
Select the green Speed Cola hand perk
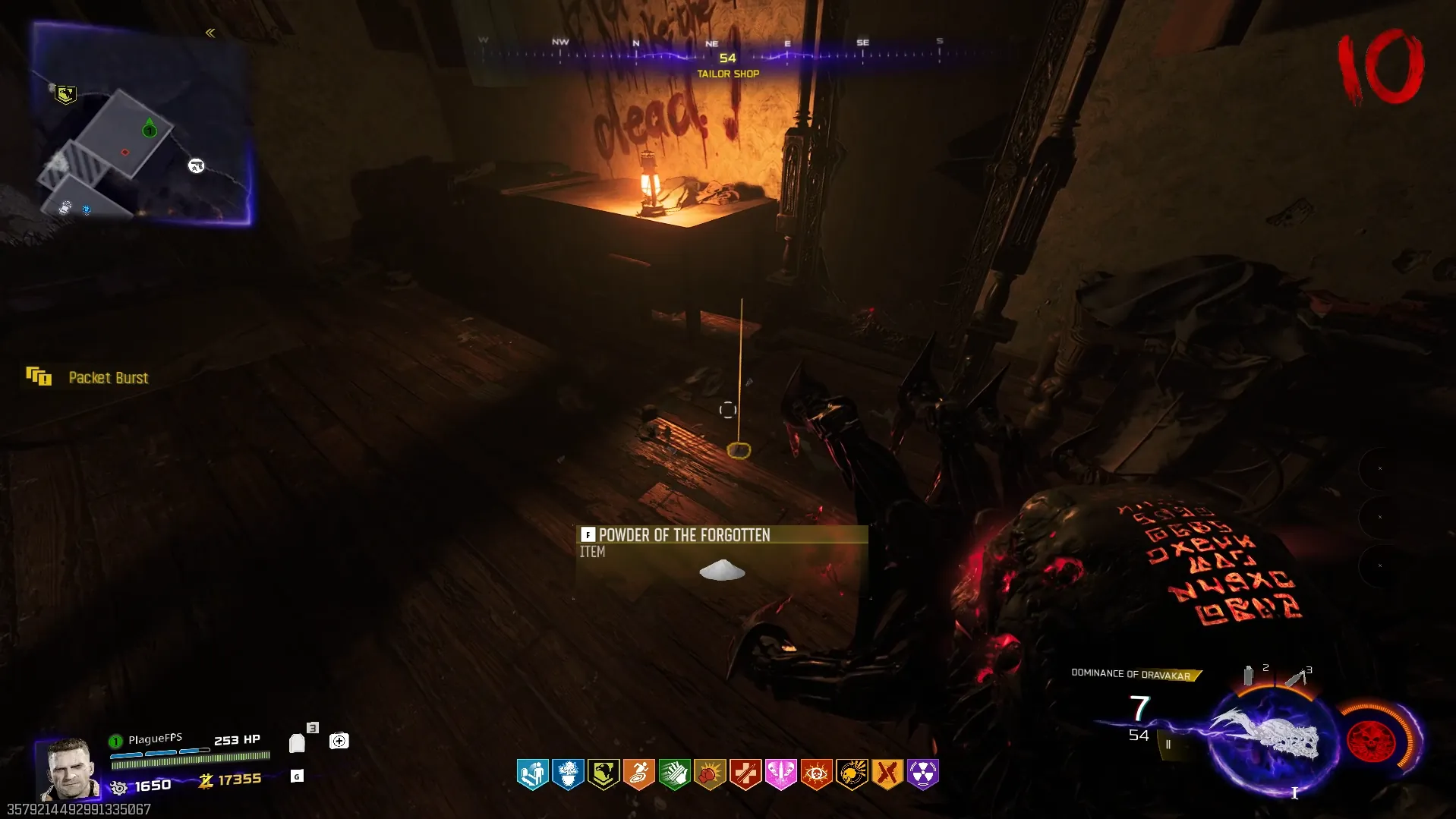674,774
